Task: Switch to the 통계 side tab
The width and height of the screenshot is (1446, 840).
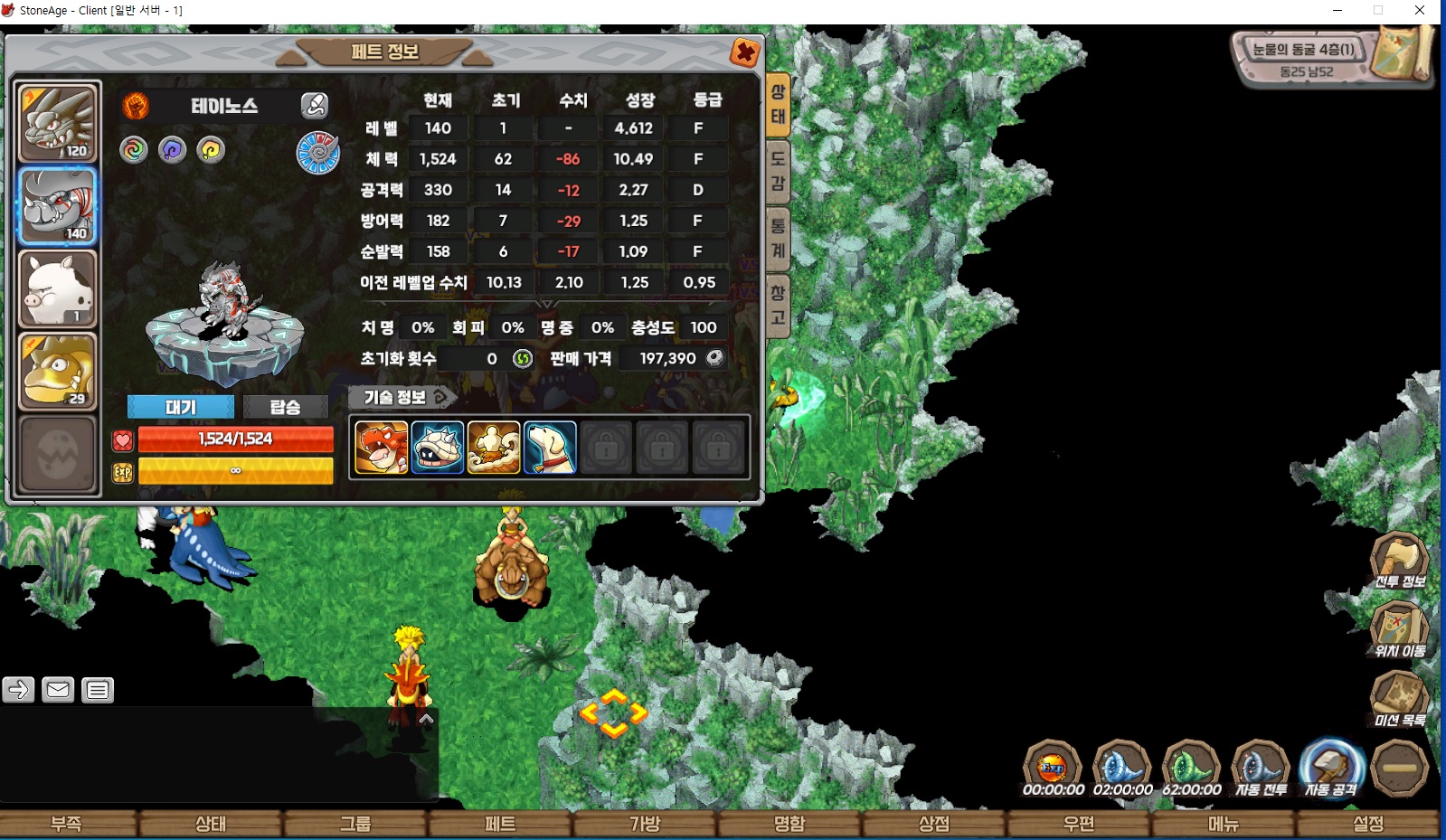Action: pyautogui.click(x=778, y=238)
